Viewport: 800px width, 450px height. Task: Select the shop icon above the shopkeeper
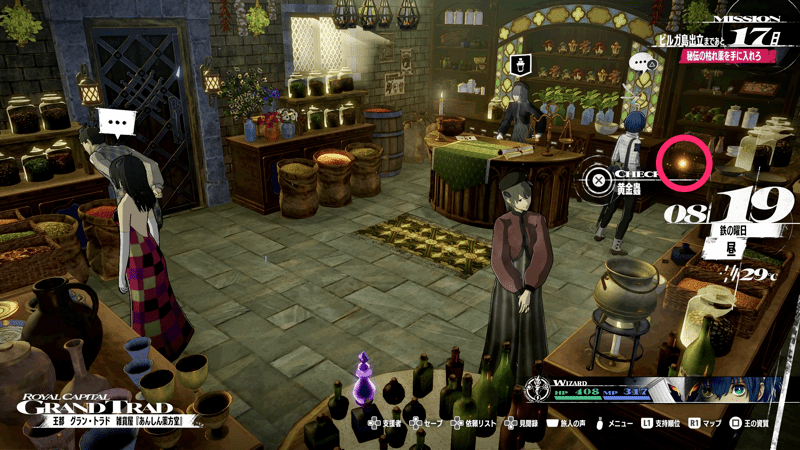point(521,64)
